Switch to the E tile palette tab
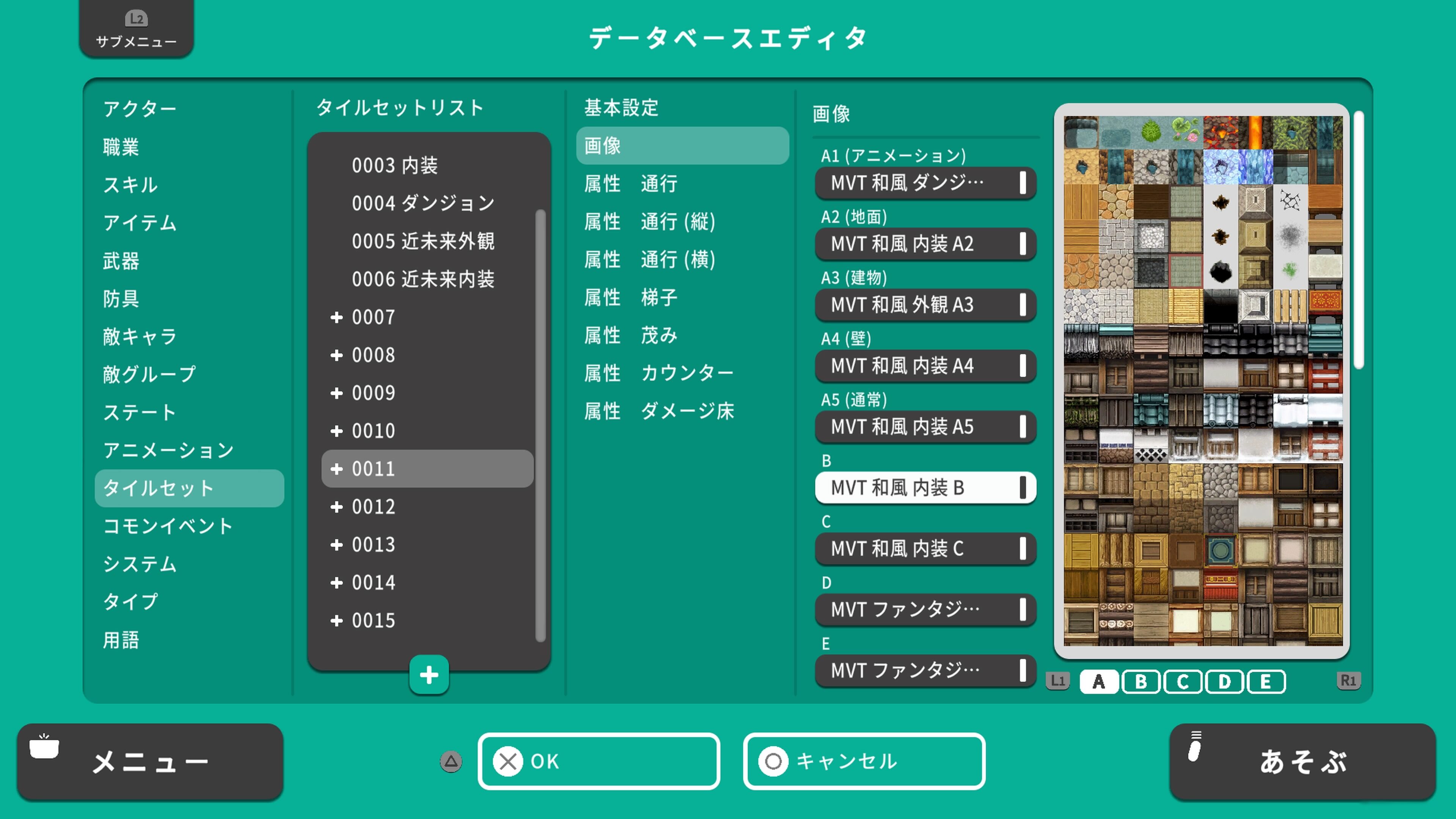The image size is (1456, 819). tap(1266, 681)
